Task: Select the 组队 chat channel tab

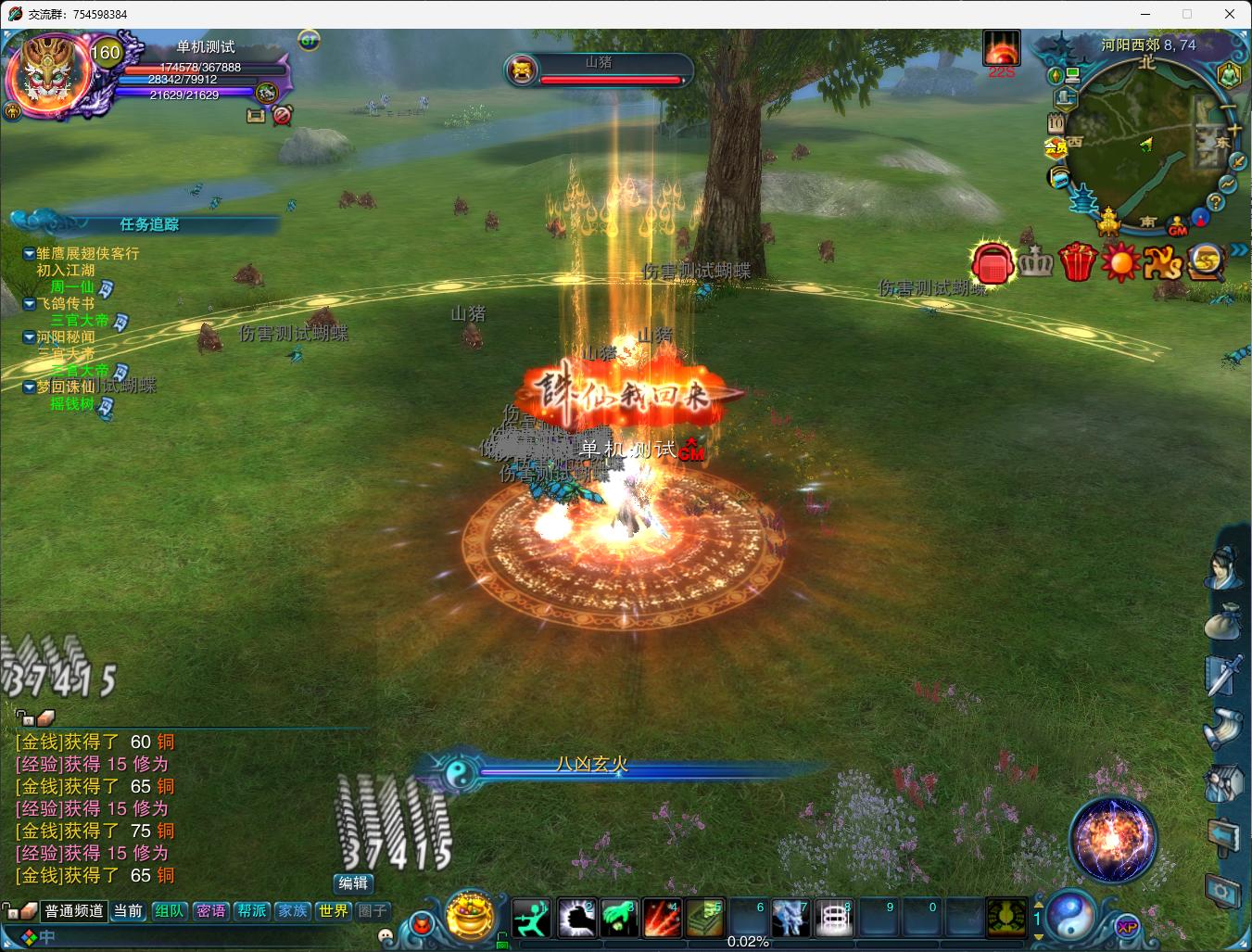Action: [170, 911]
